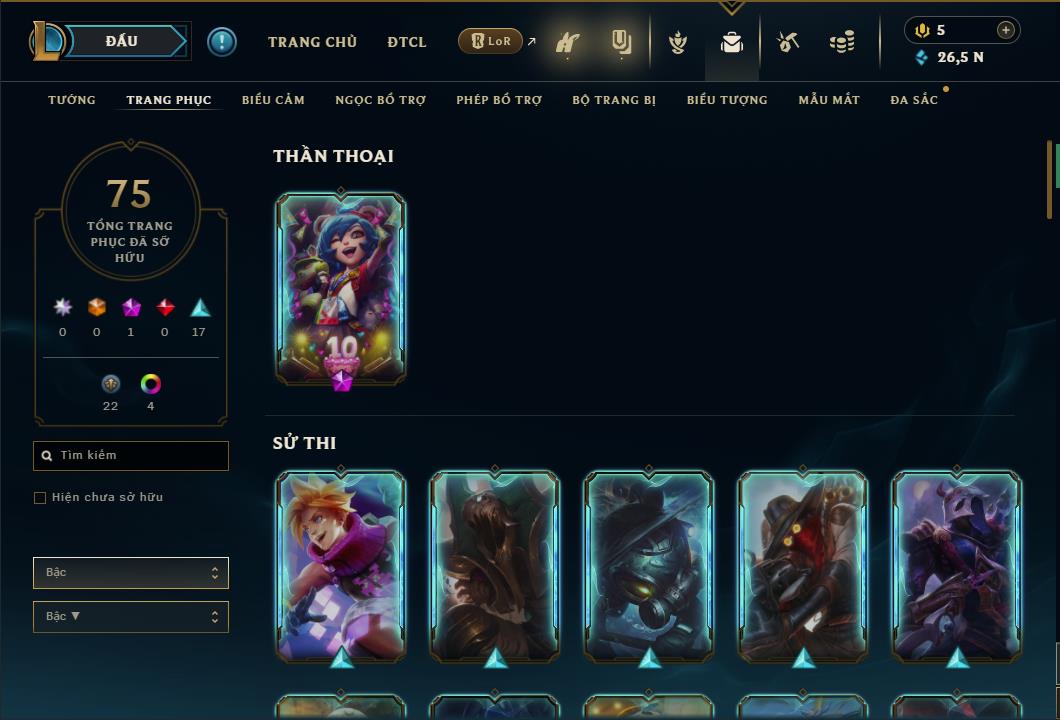The height and width of the screenshot is (720, 1060).
Task: Add currency with the plus button
Action: coord(1006,30)
